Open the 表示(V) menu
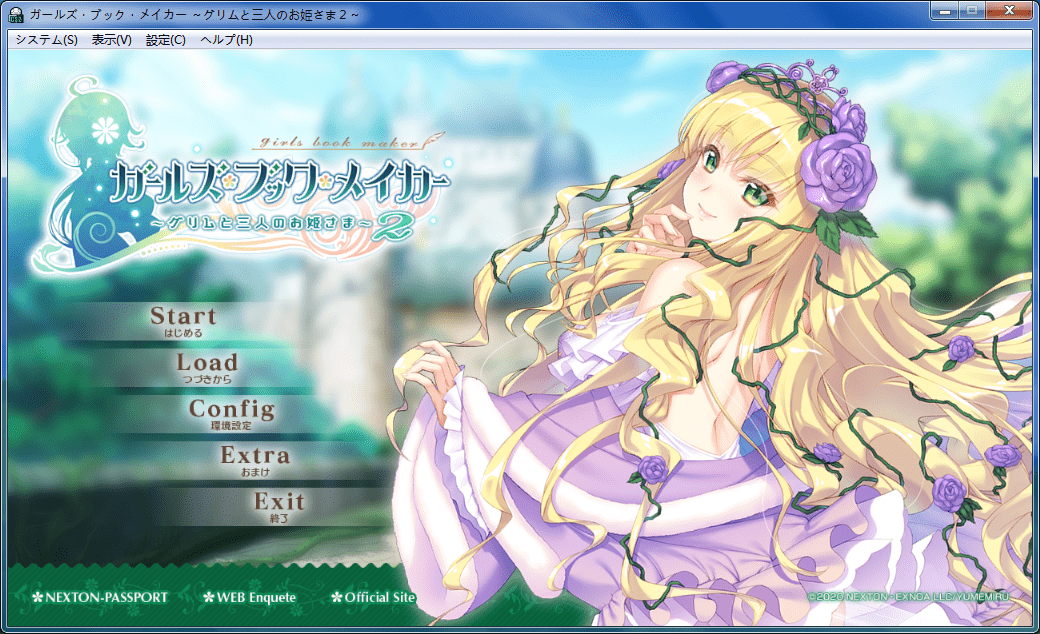 (111, 40)
